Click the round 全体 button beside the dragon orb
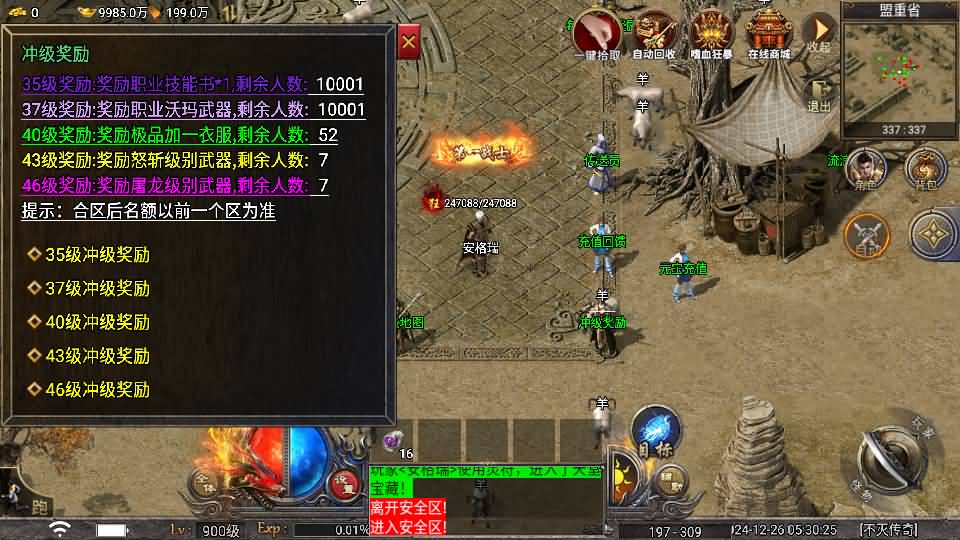The image size is (960, 540). pyautogui.click(x=204, y=483)
